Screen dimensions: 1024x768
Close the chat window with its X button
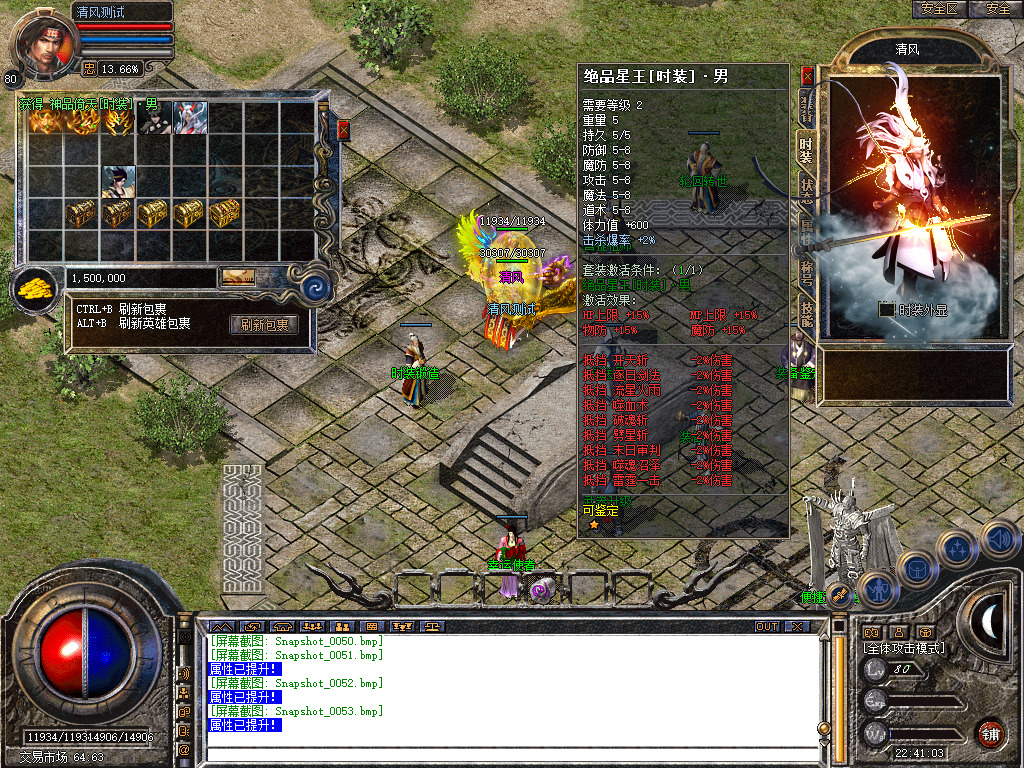(797, 626)
